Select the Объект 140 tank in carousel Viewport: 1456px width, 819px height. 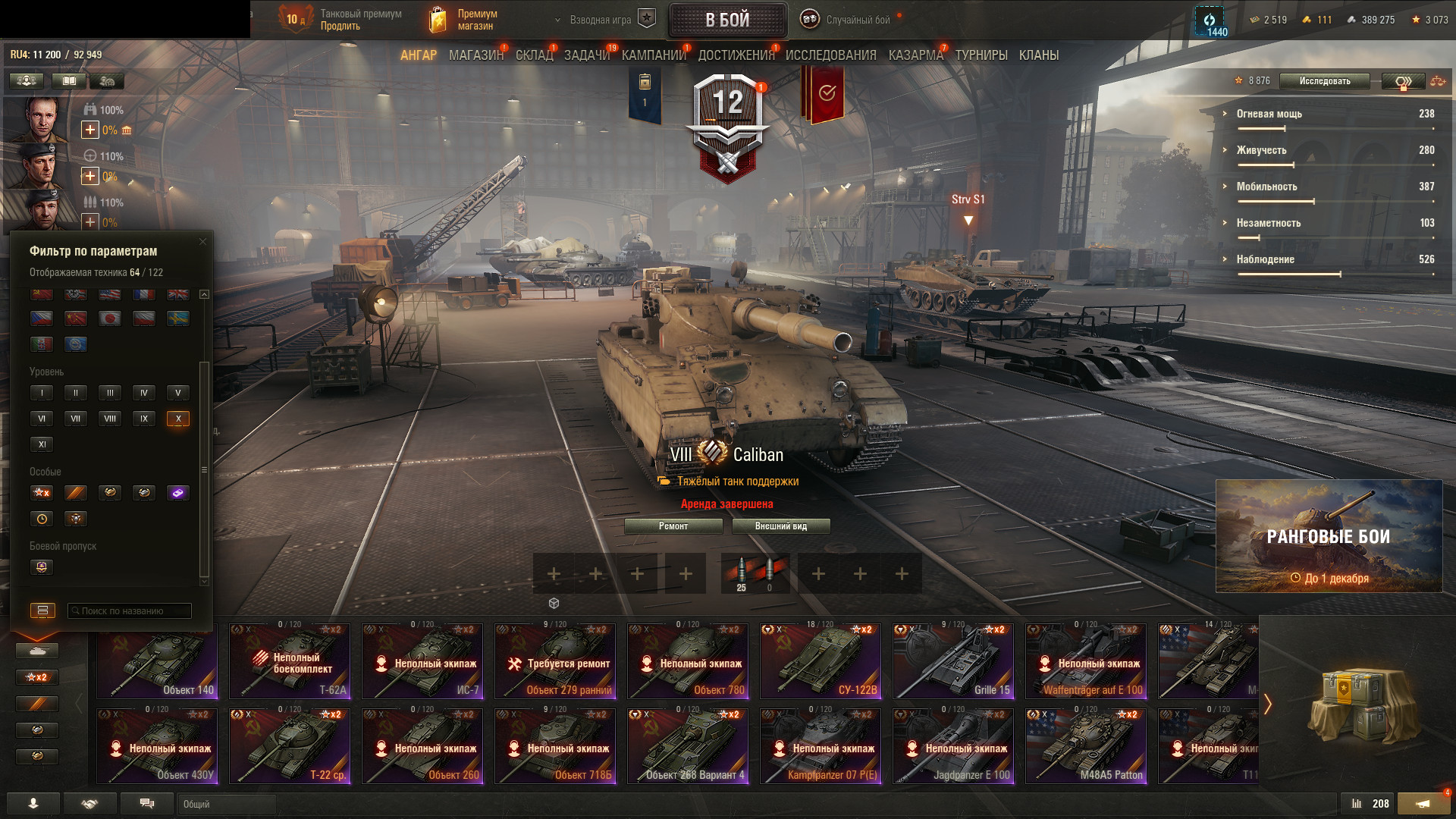(x=157, y=661)
